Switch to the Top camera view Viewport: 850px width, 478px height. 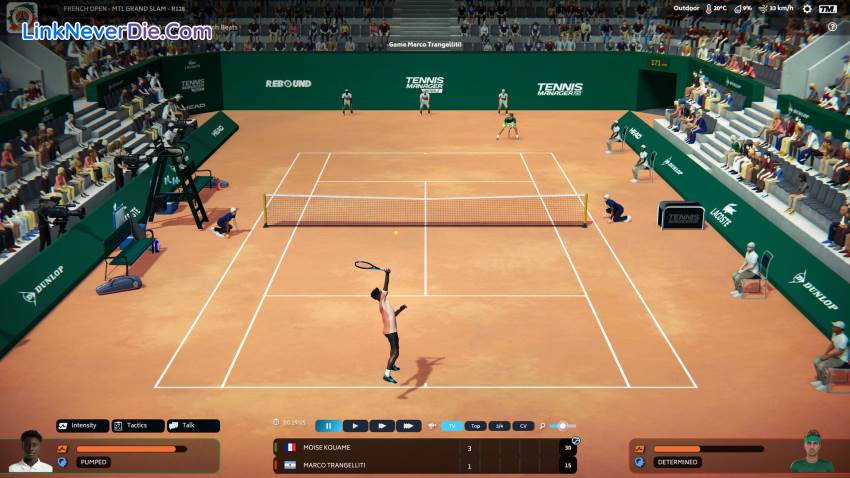pos(476,426)
